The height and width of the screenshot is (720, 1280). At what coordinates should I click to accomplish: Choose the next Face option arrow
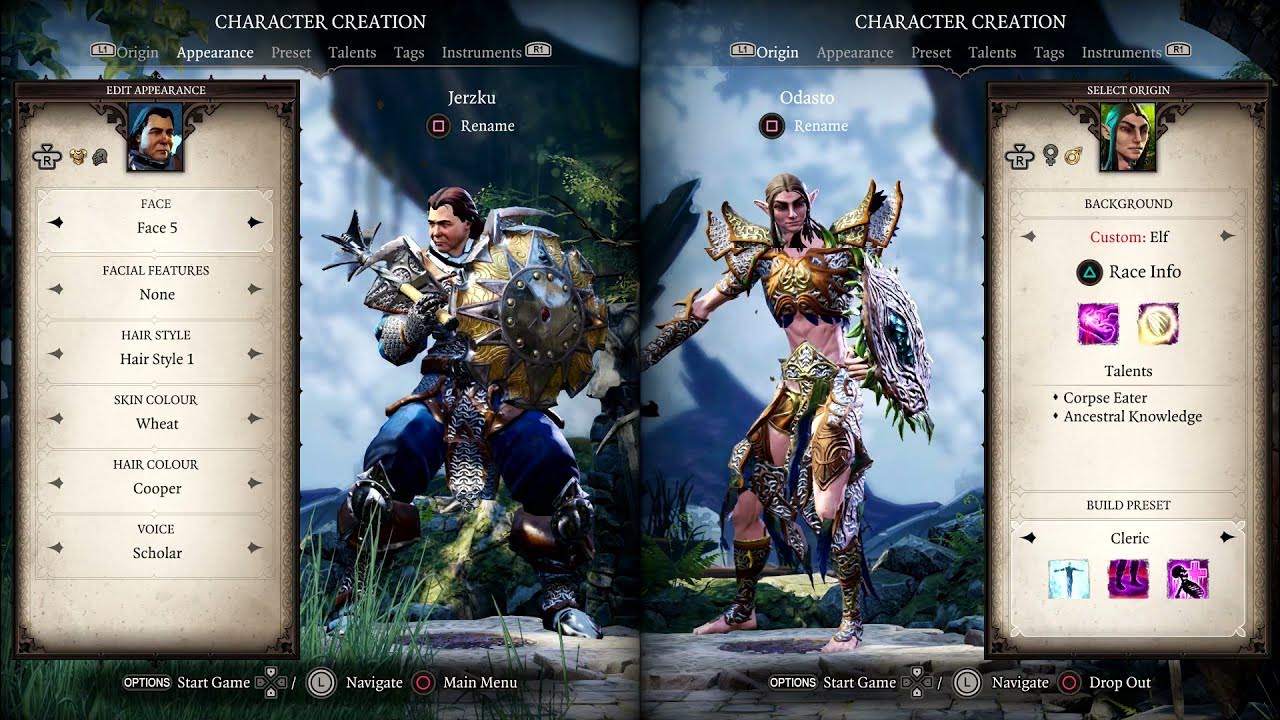click(x=255, y=223)
